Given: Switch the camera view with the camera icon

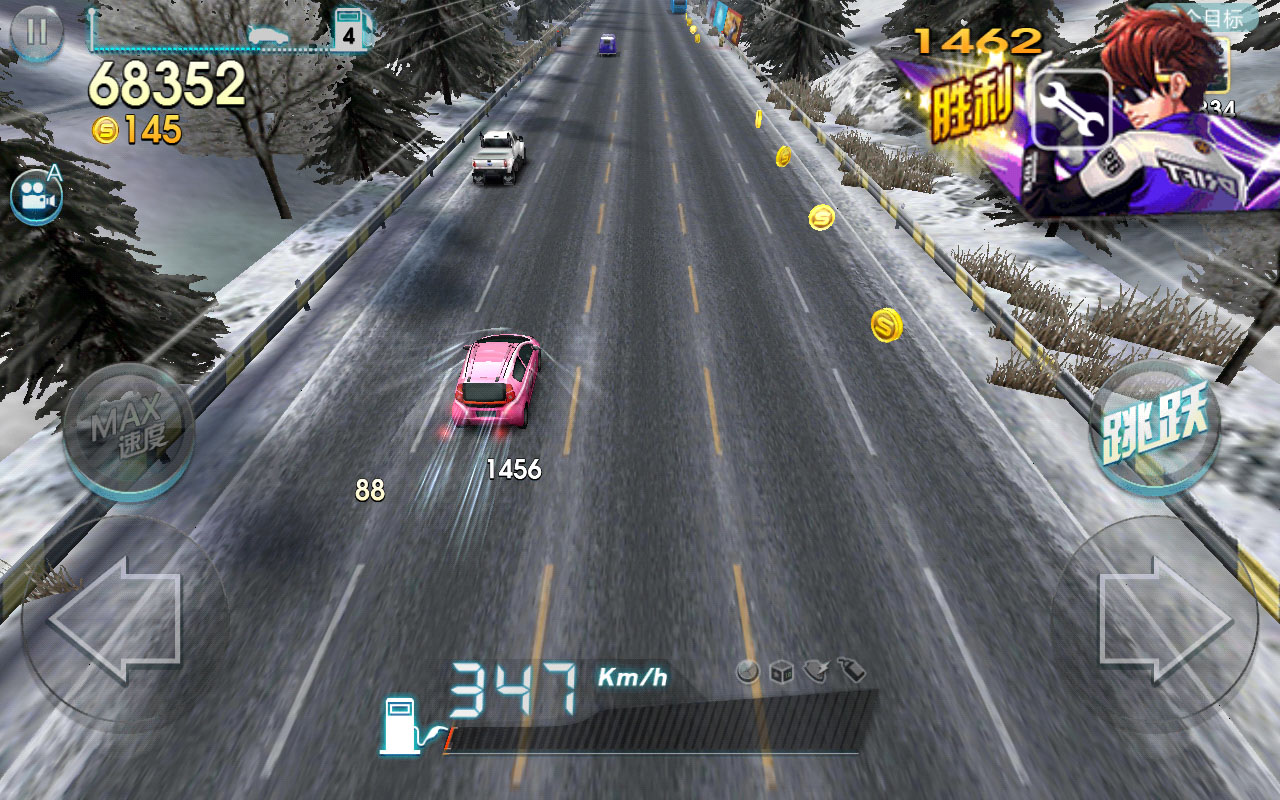Looking at the screenshot, I should tap(36, 198).
